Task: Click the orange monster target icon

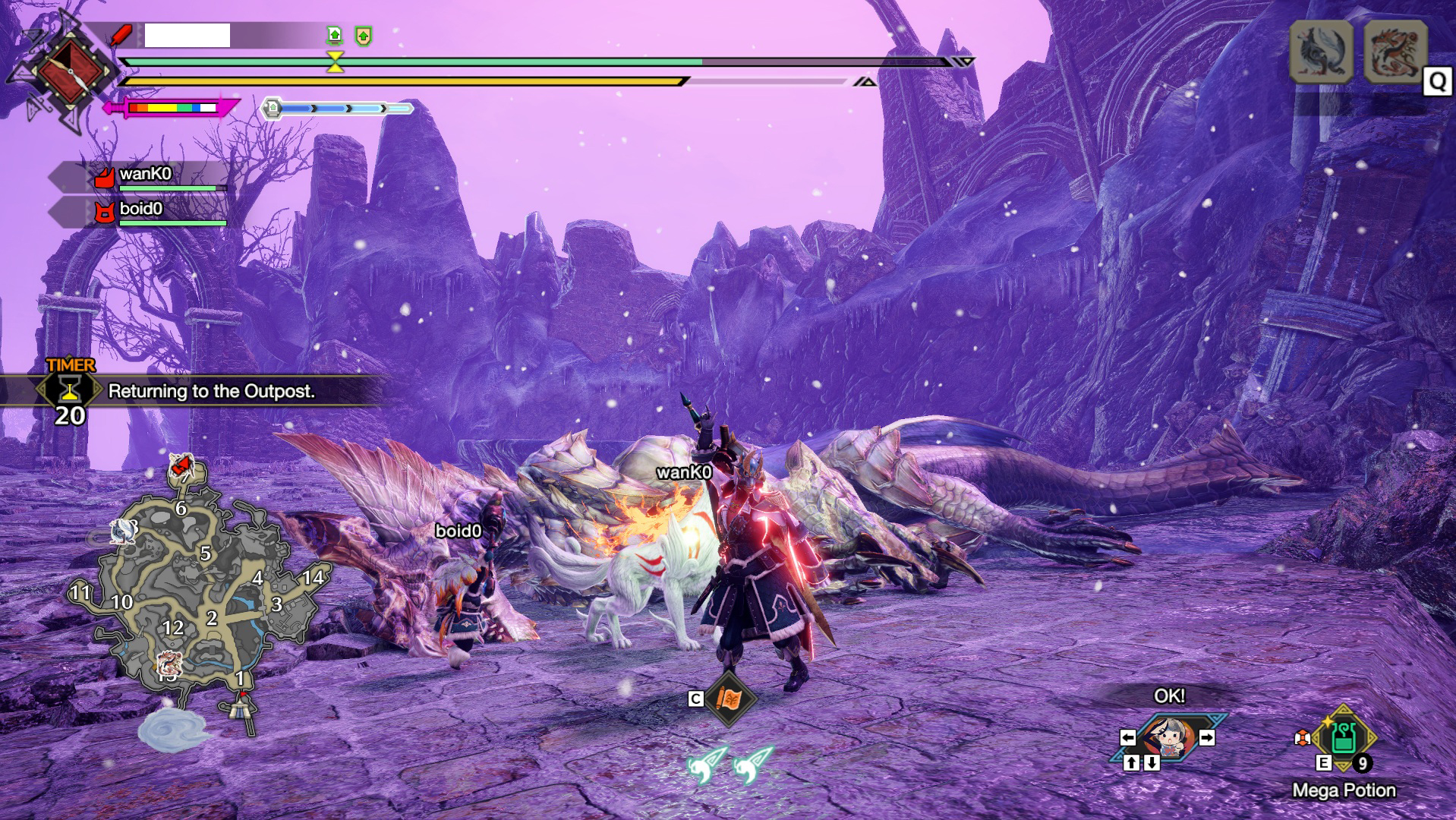Action: [1395, 51]
